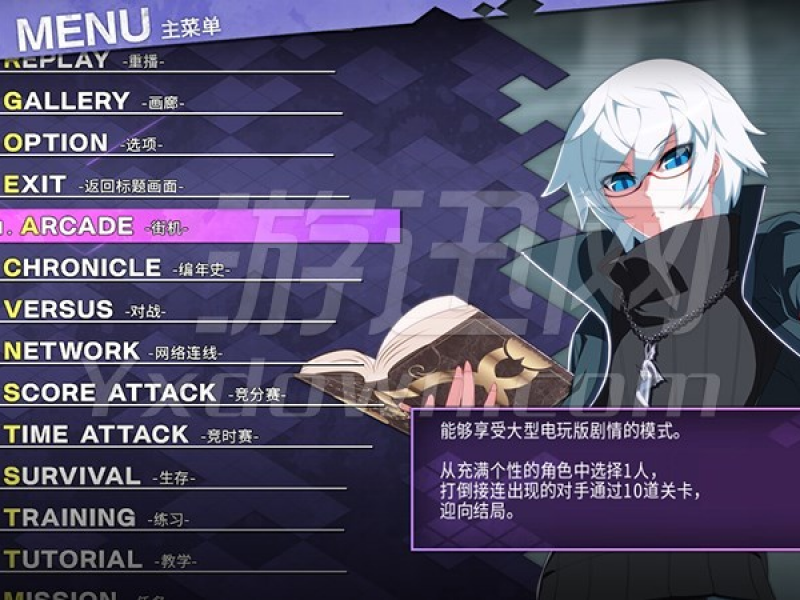Select Chronicle mode
This screenshot has height=600, width=800.
84,268
